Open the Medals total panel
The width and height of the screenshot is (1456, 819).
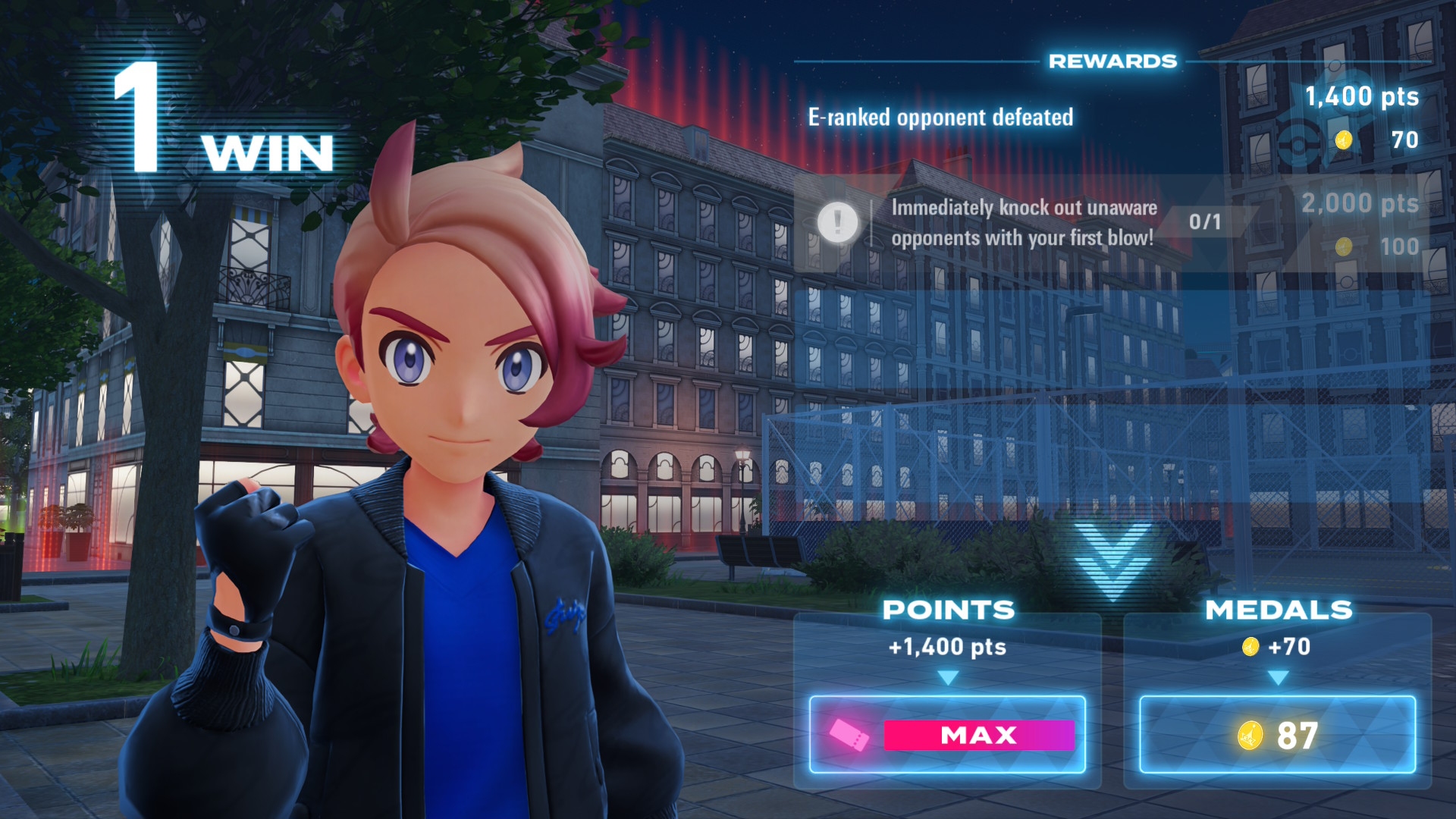pyautogui.click(x=1277, y=734)
